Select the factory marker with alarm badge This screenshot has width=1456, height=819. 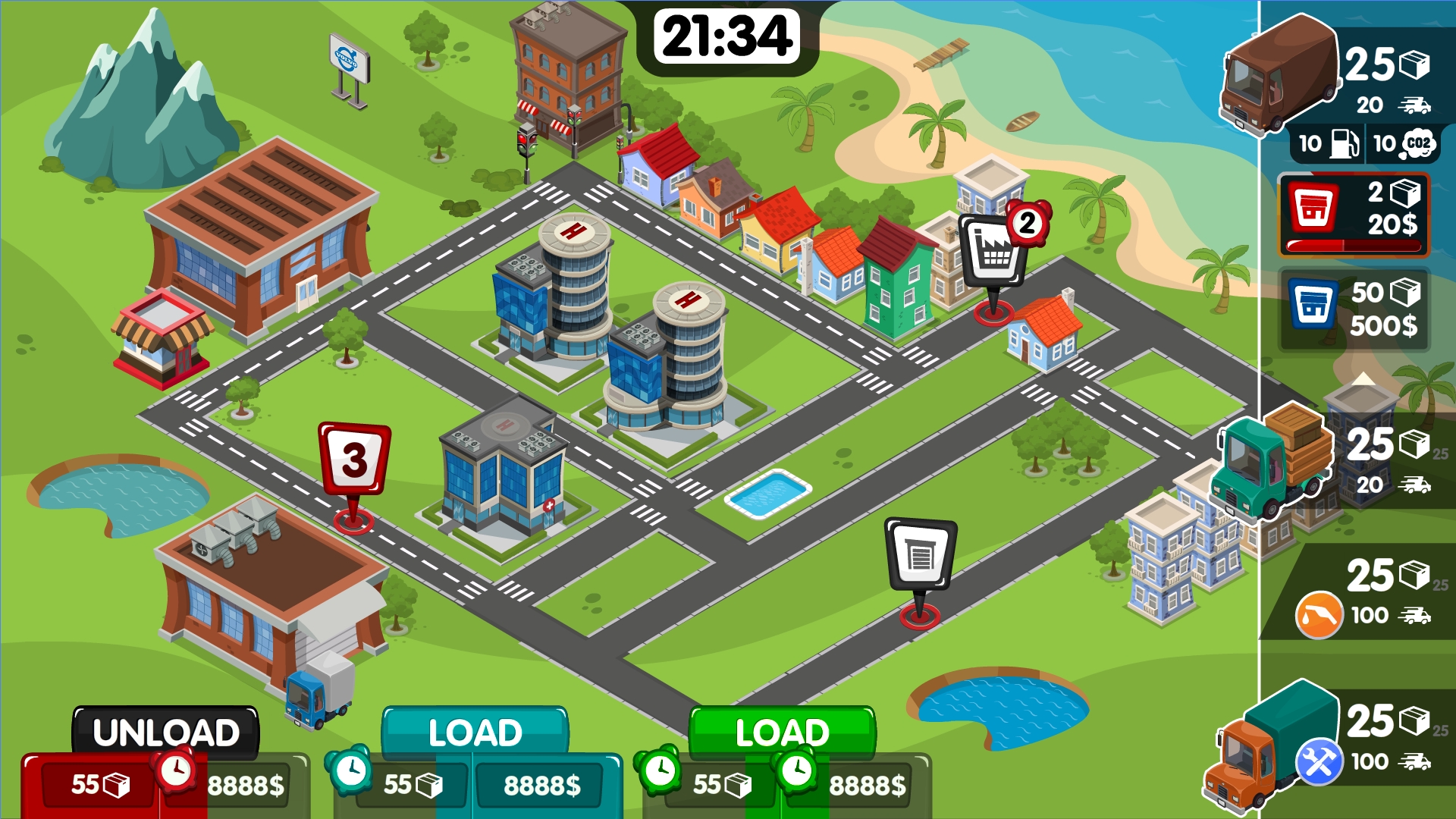click(x=996, y=252)
